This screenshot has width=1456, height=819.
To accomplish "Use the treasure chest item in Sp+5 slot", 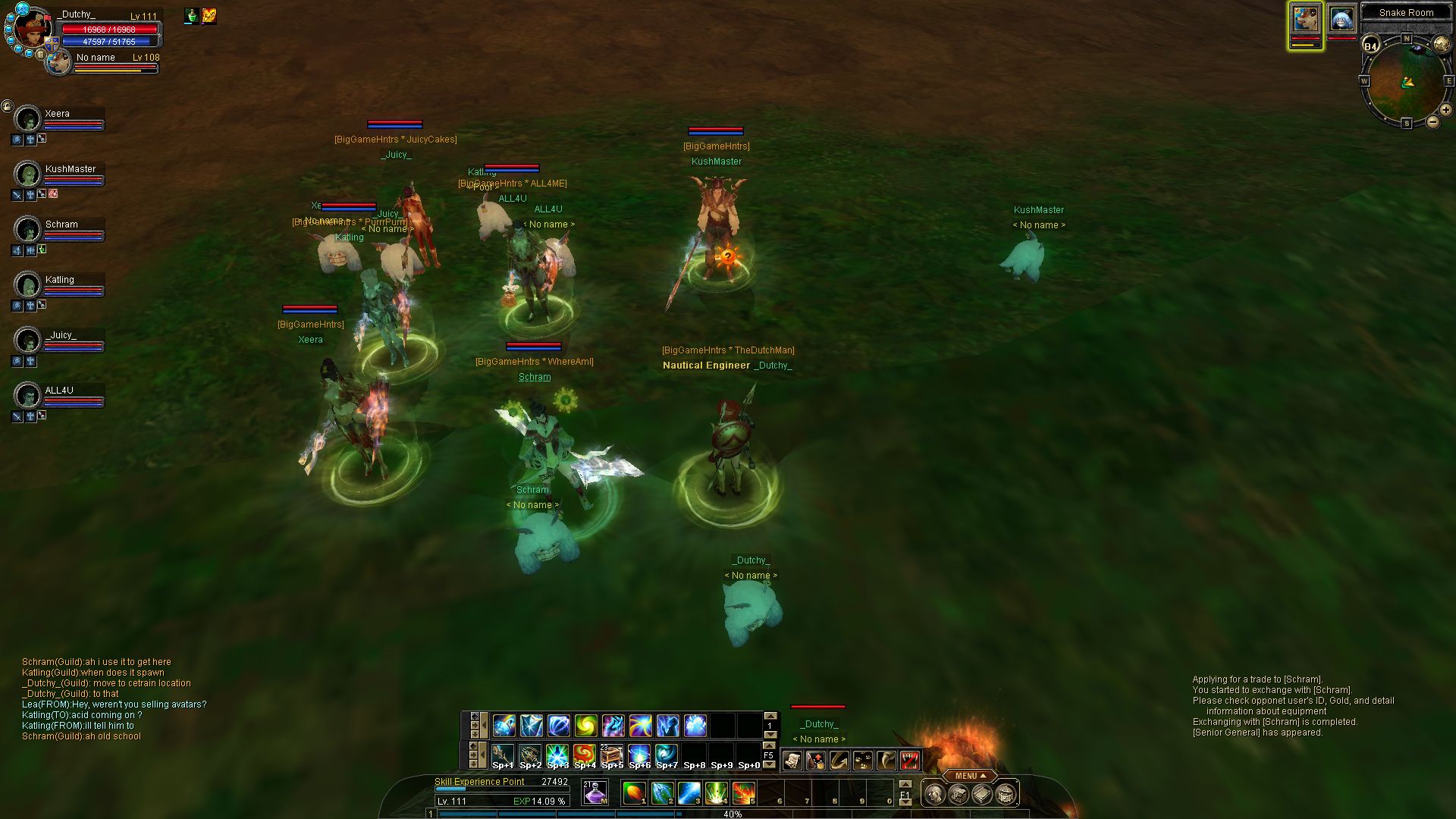I will pyautogui.click(x=612, y=755).
